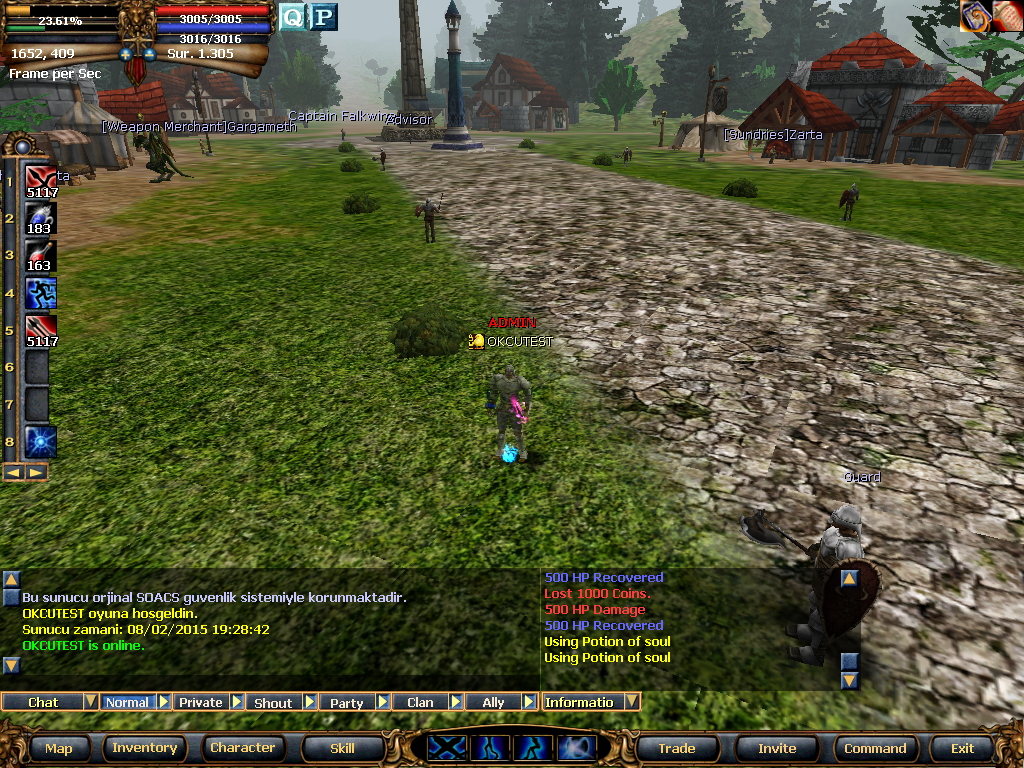The image size is (1024, 768).
Task: Select the Normal chat tab
Action: 127,702
